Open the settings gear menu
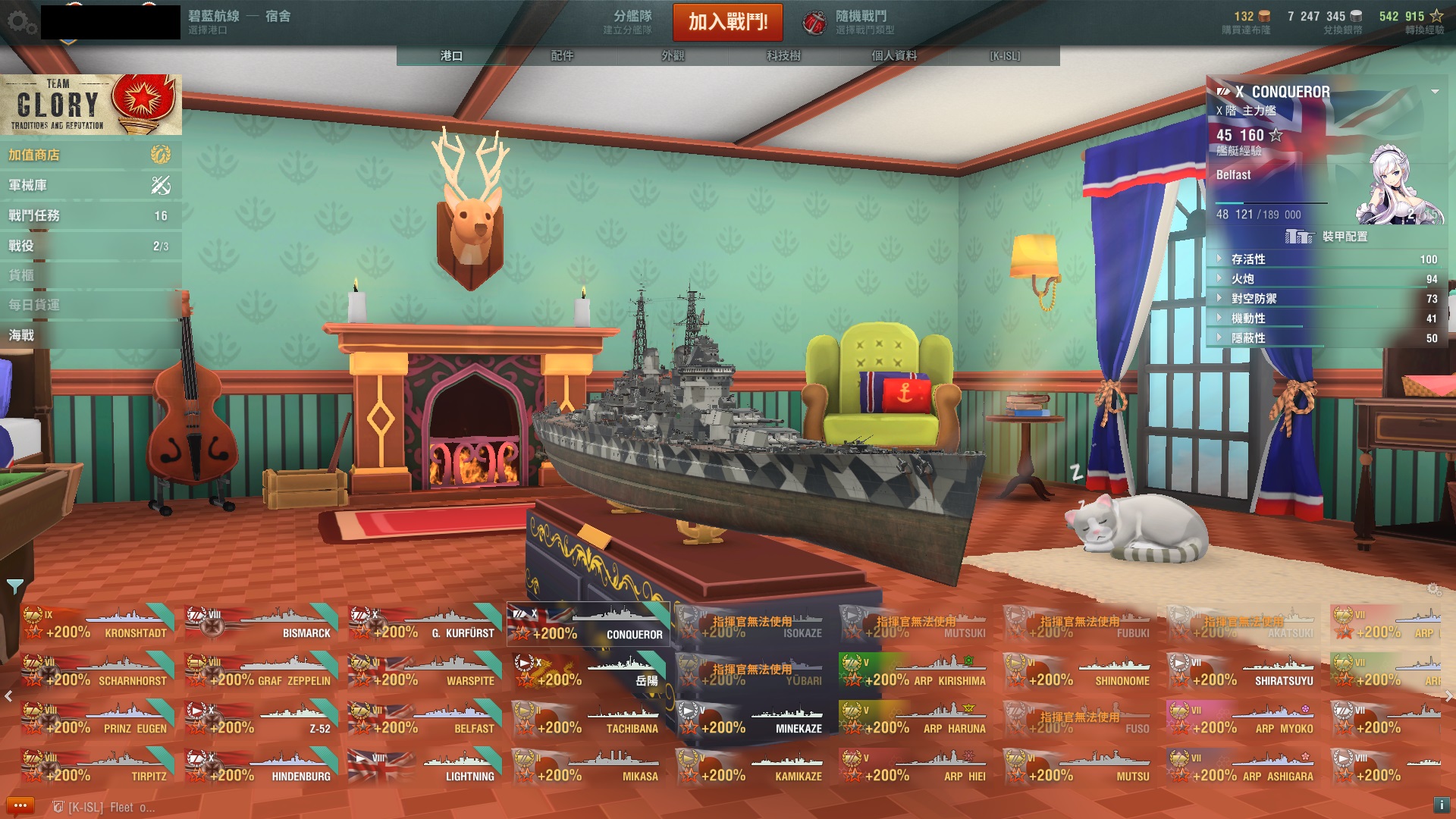 tap(20, 22)
